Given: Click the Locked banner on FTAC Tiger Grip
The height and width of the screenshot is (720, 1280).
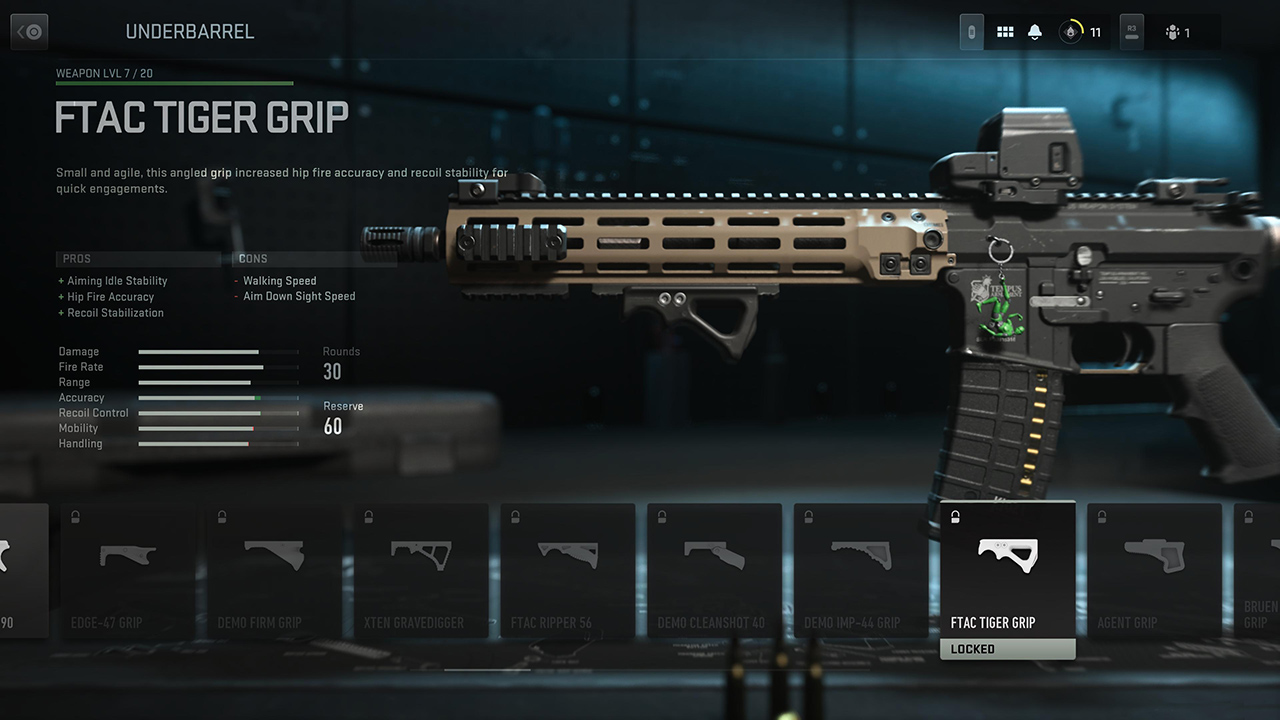Looking at the screenshot, I should 1007,648.
